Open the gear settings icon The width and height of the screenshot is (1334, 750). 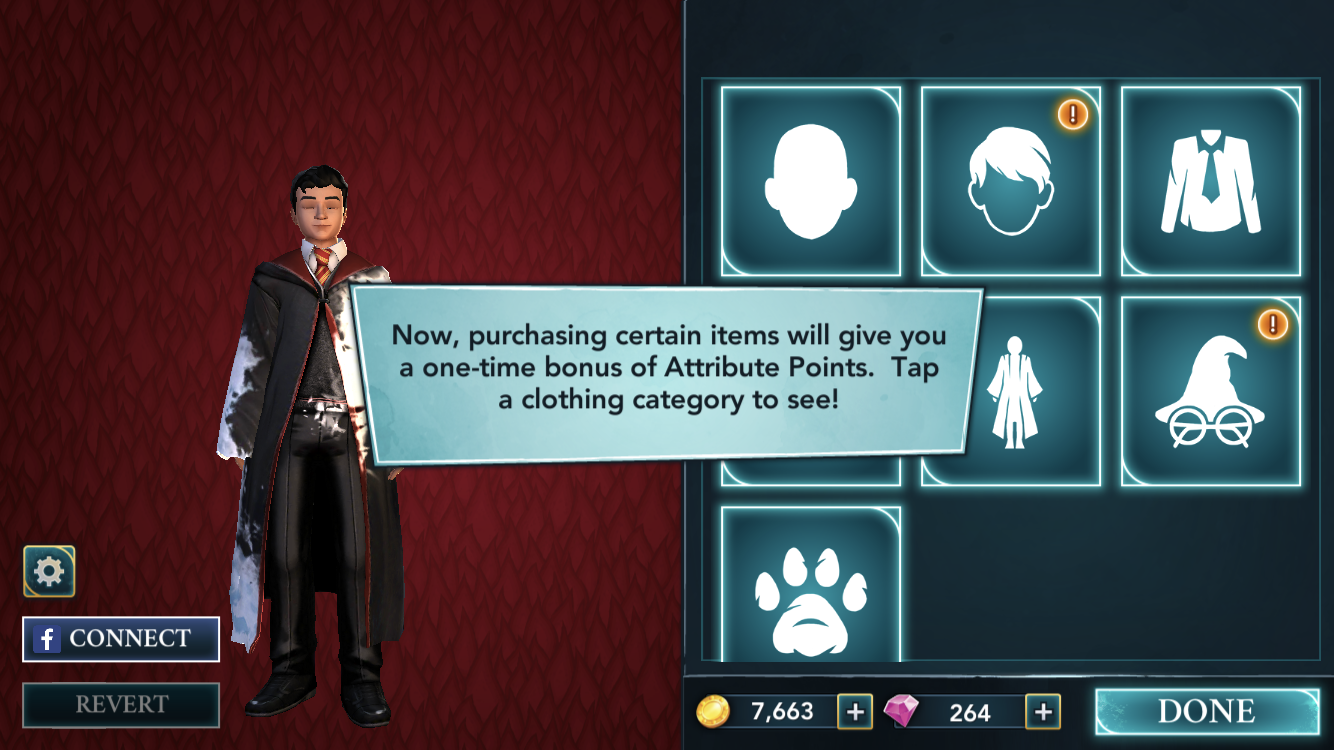coord(49,571)
